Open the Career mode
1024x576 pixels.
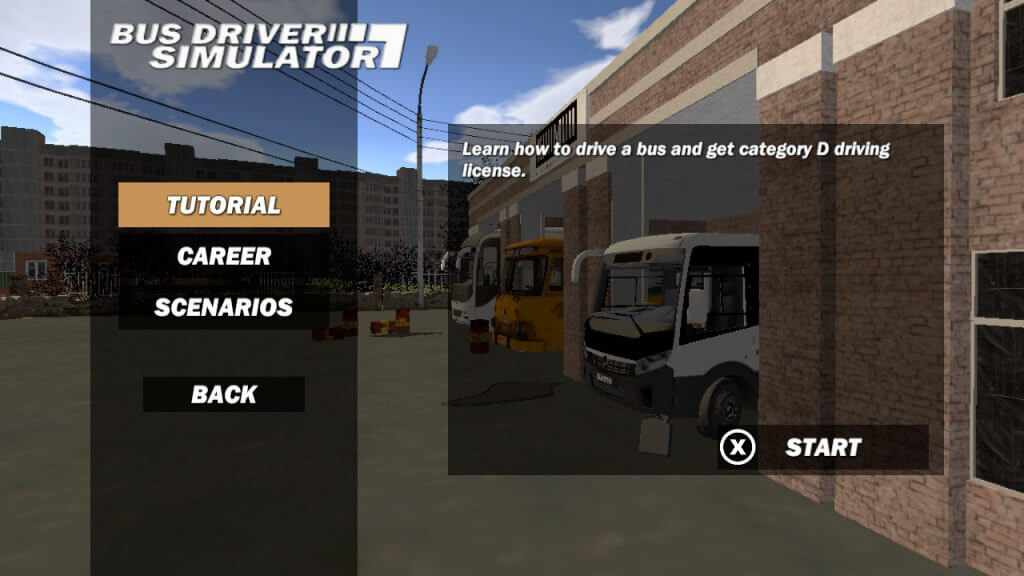point(223,256)
